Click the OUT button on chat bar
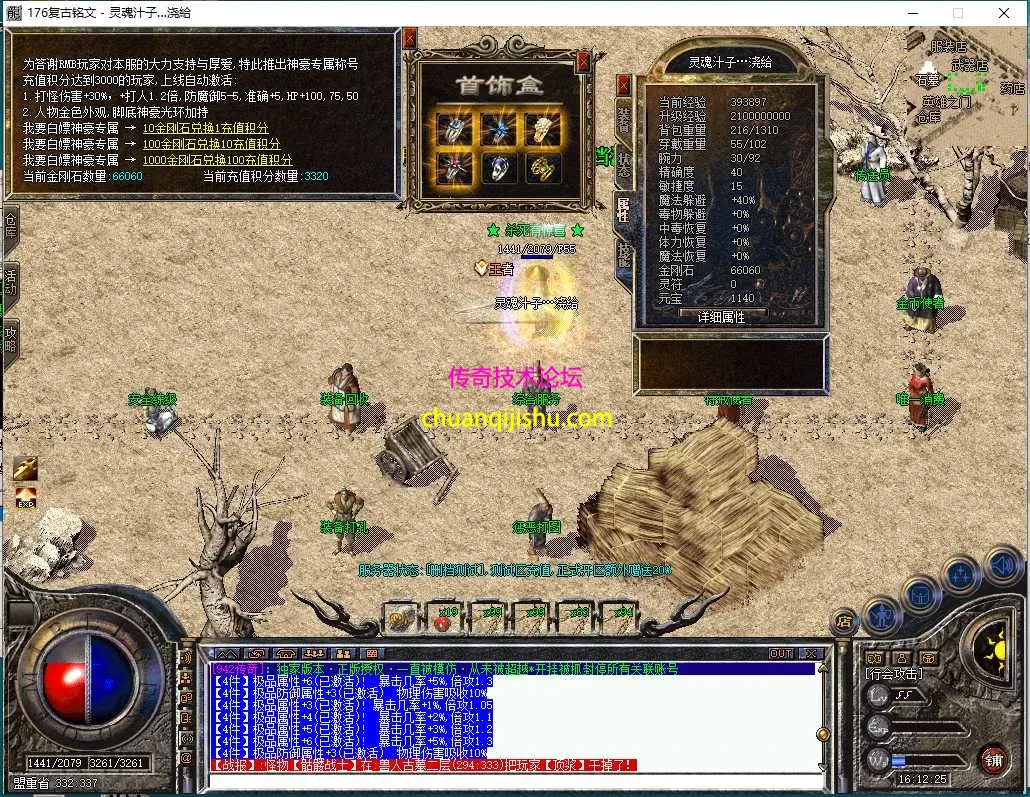This screenshot has height=797, width=1030. pyautogui.click(x=781, y=654)
